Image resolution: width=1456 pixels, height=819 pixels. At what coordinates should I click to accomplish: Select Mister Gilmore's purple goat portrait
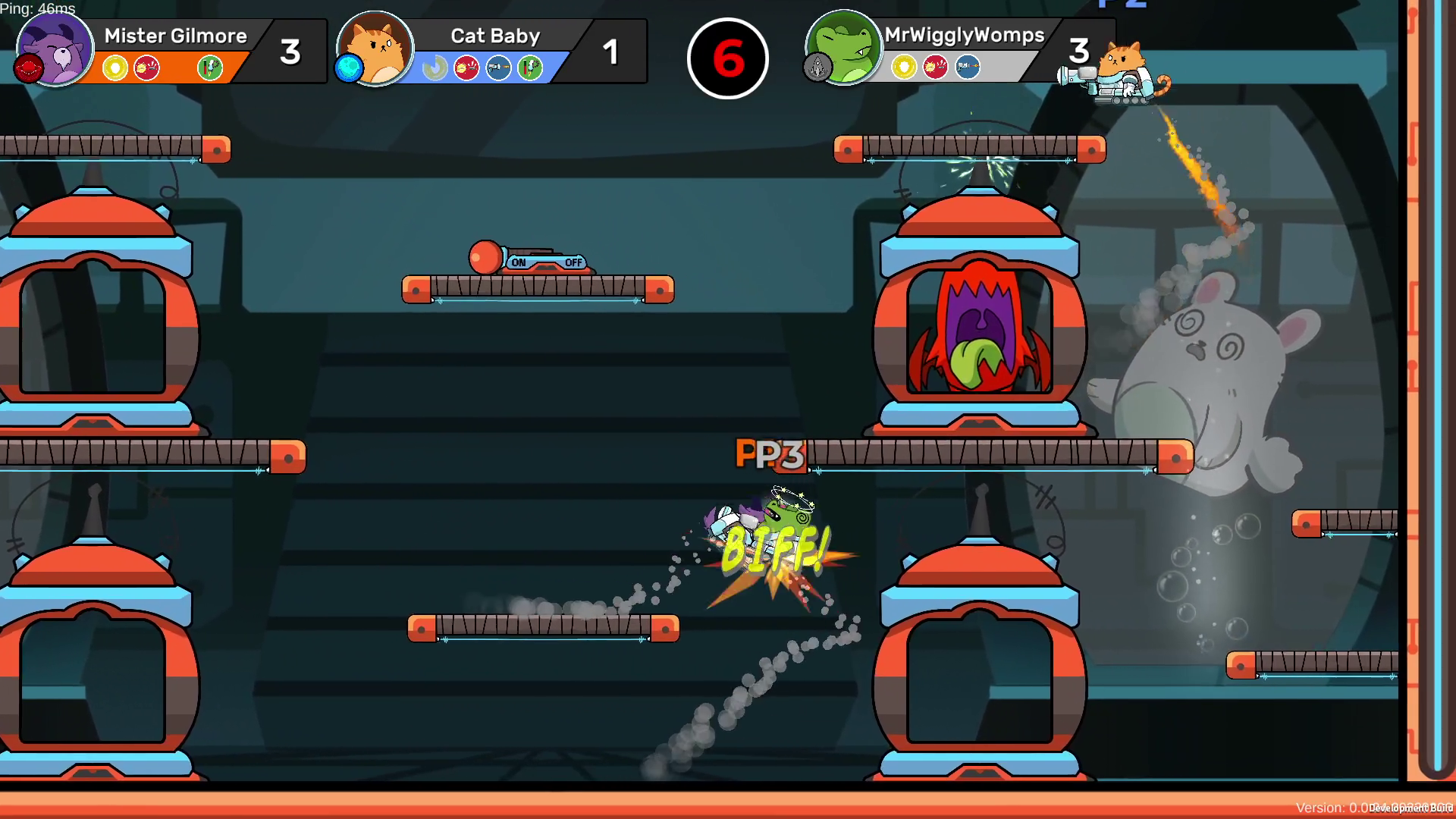click(56, 47)
